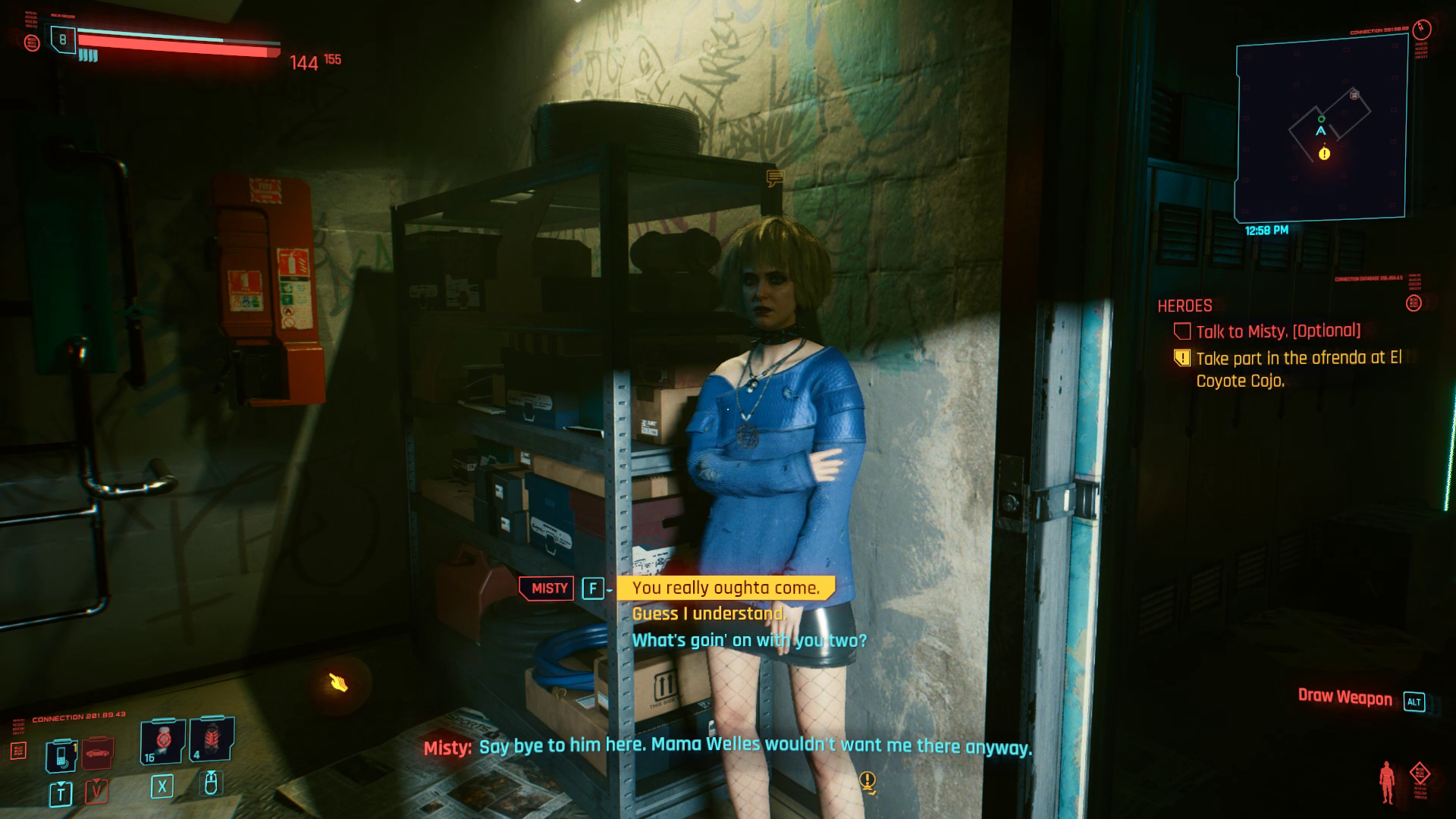Open the phone icon slot
This screenshot has width=1456, height=819.
point(61,755)
